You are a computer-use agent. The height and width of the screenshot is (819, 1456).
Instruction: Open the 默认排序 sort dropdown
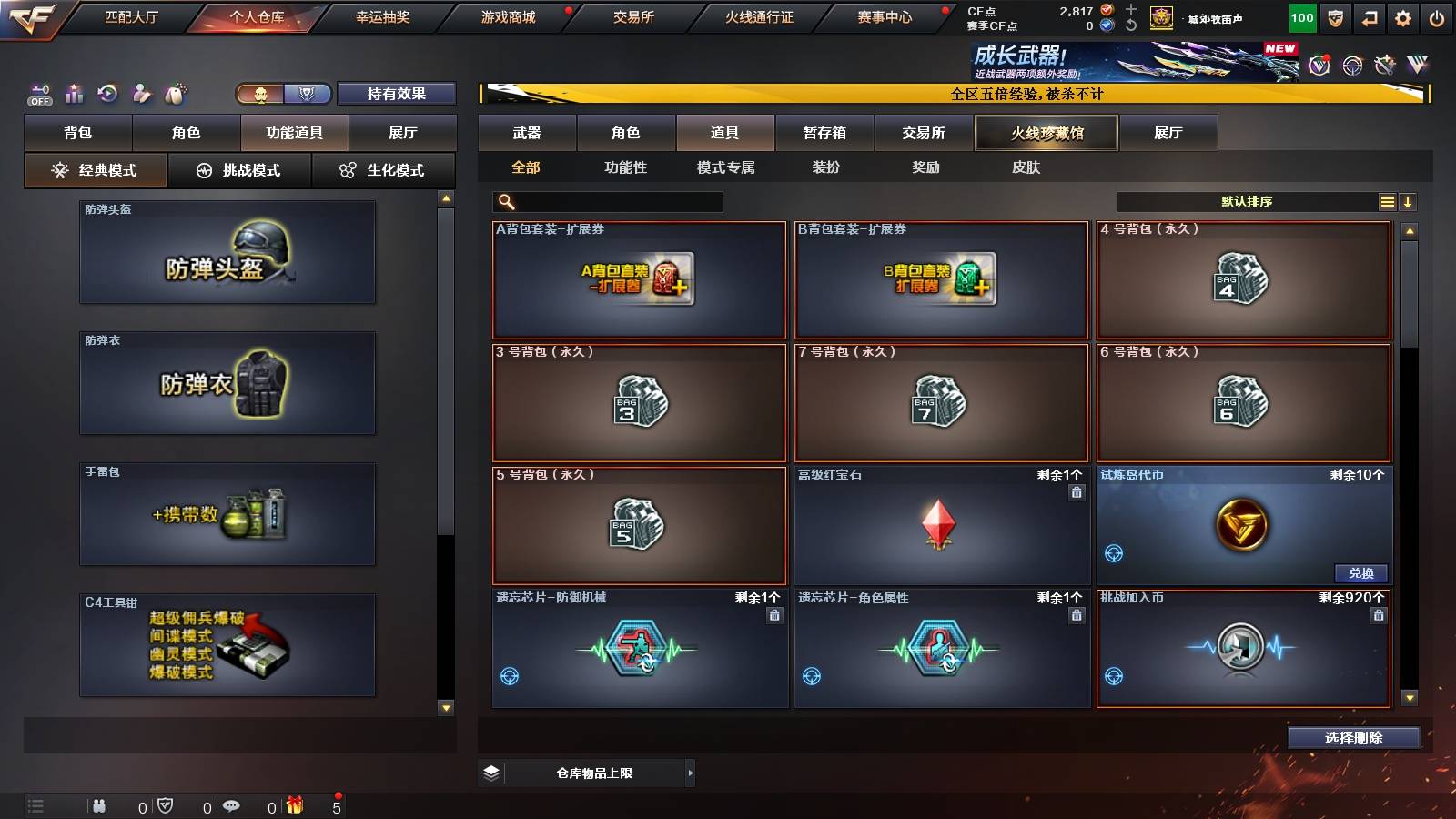(1247, 201)
